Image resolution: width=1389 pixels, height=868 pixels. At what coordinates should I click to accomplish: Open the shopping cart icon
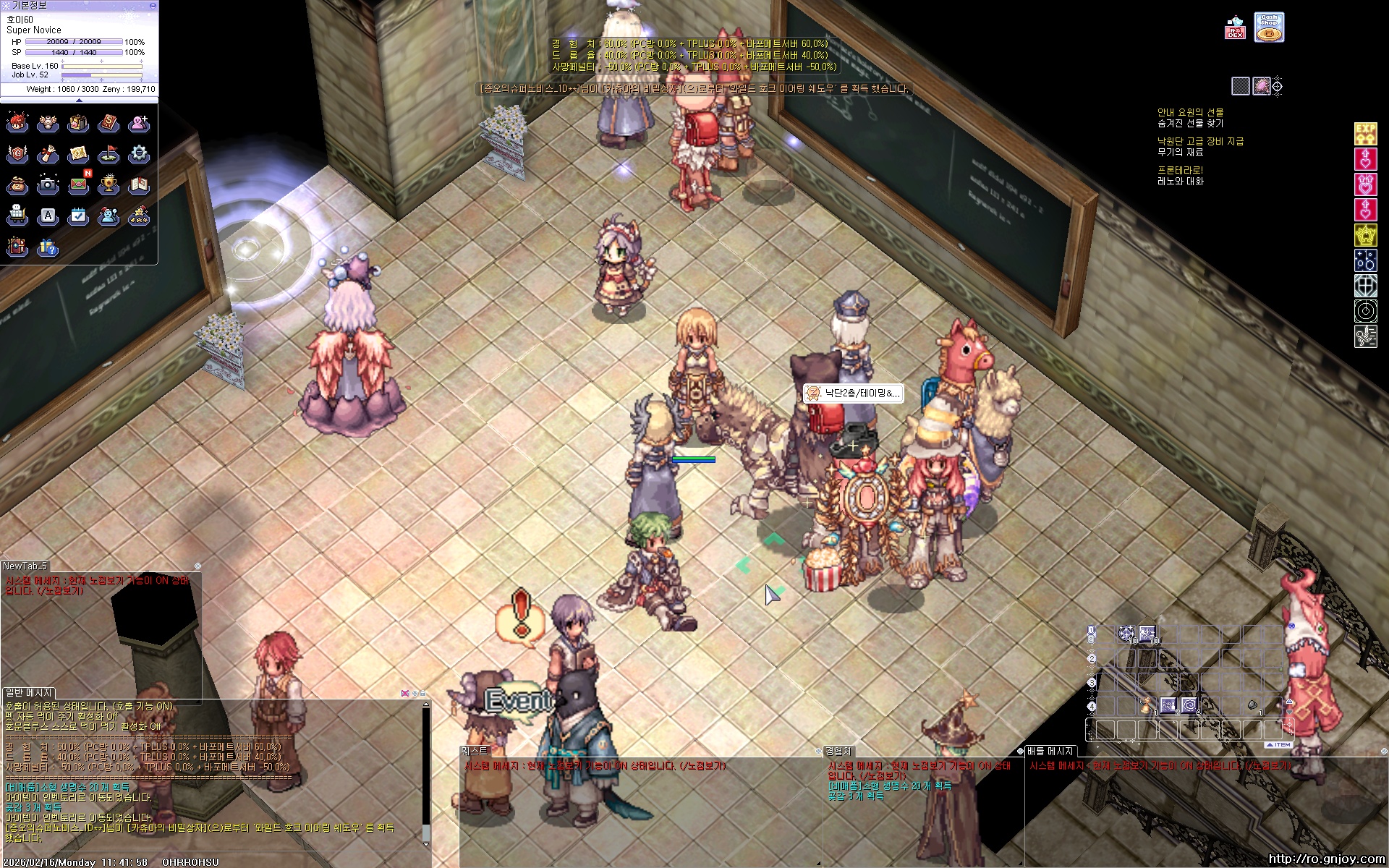click(x=17, y=216)
